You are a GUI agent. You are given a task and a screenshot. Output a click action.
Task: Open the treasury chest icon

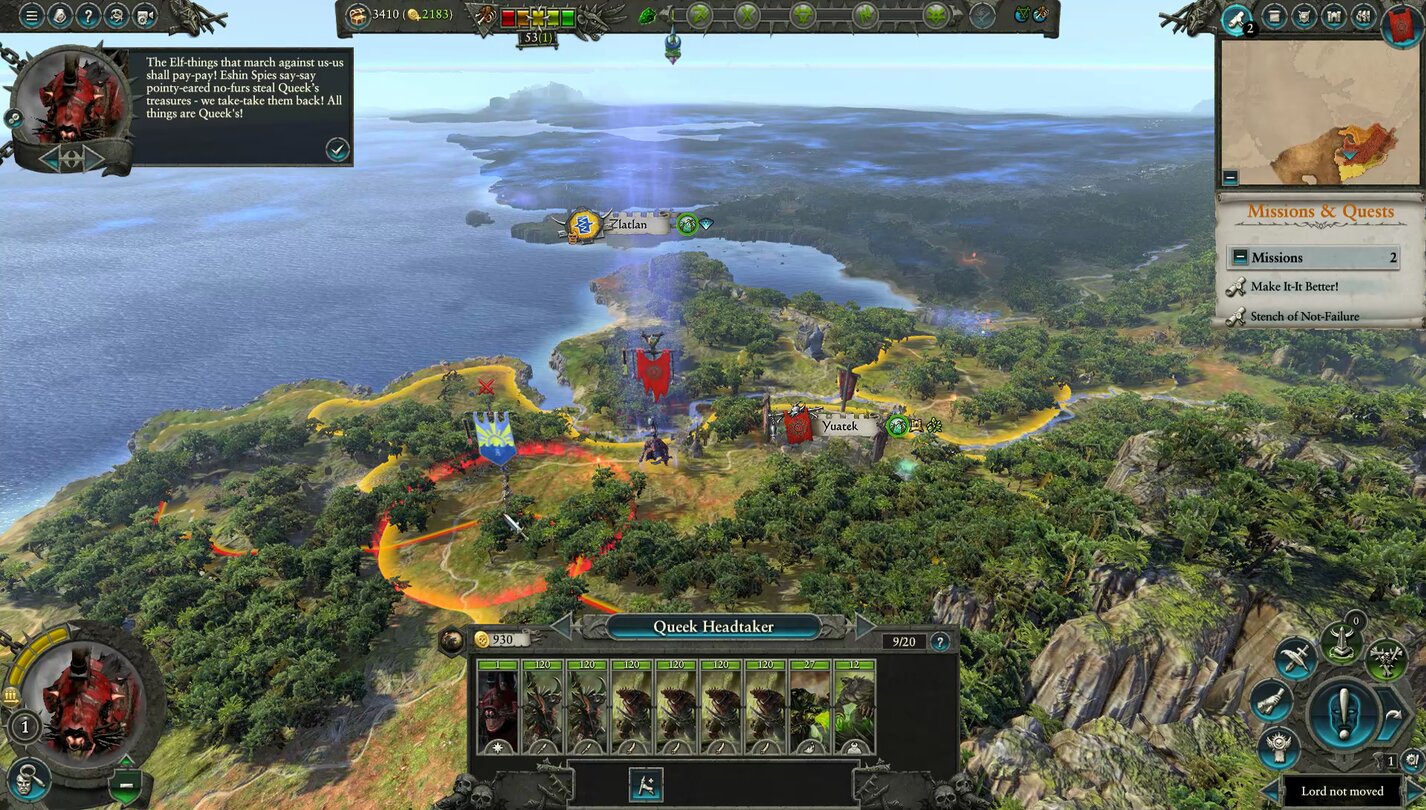click(x=357, y=15)
